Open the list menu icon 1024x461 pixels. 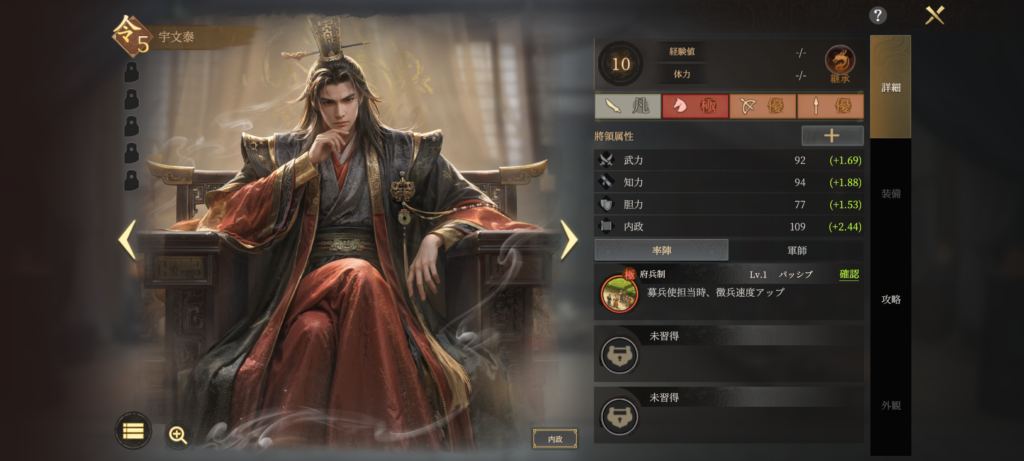[x=133, y=431]
